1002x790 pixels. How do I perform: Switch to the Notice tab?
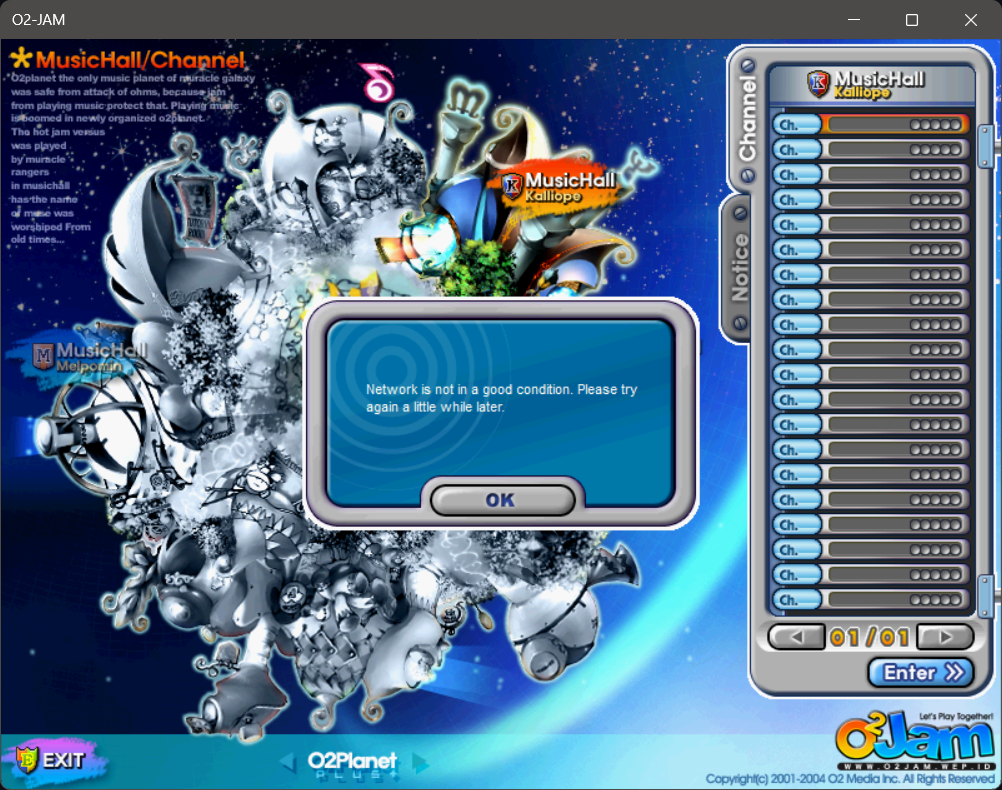[x=740, y=267]
